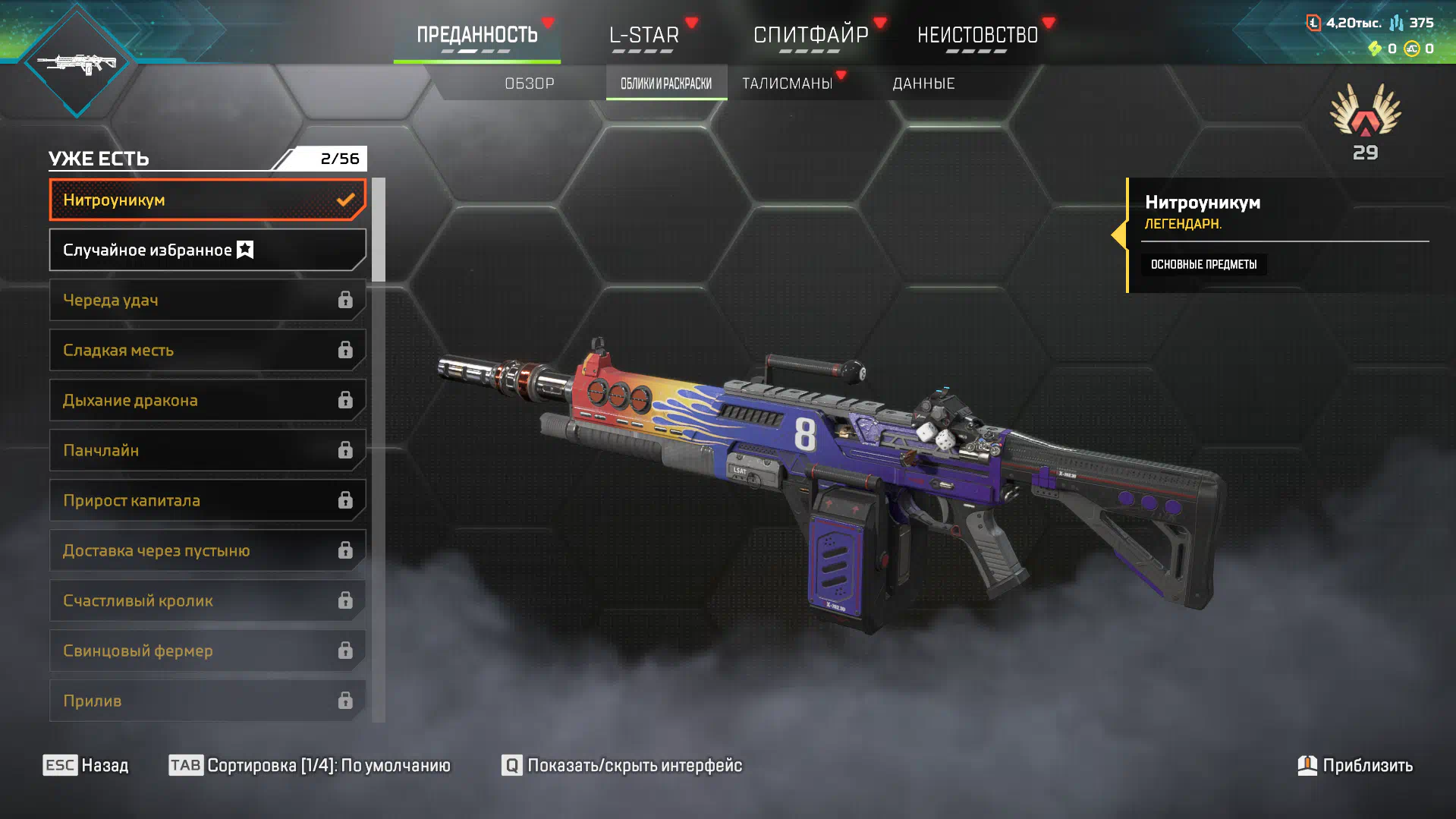This screenshot has height=819, width=1456.
Task: Choose the Доставка через пустыню skin
Action: click(207, 551)
